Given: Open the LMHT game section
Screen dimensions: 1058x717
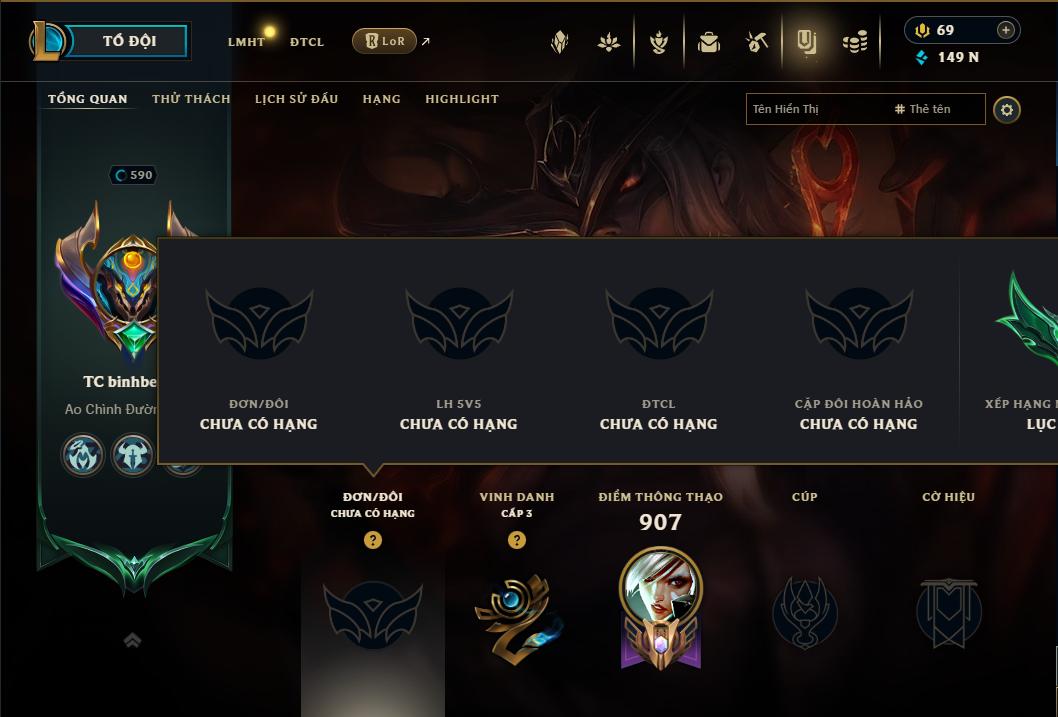Looking at the screenshot, I should 246,42.
